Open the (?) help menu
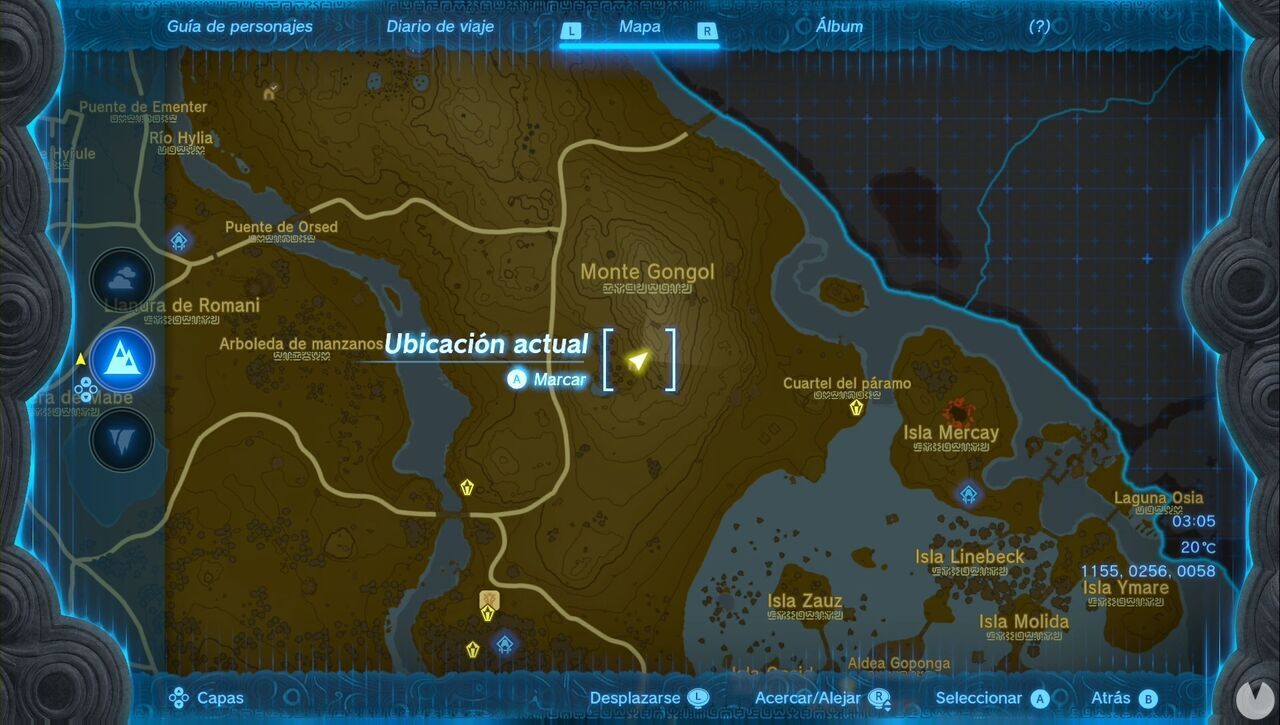 coord(1038,27)
